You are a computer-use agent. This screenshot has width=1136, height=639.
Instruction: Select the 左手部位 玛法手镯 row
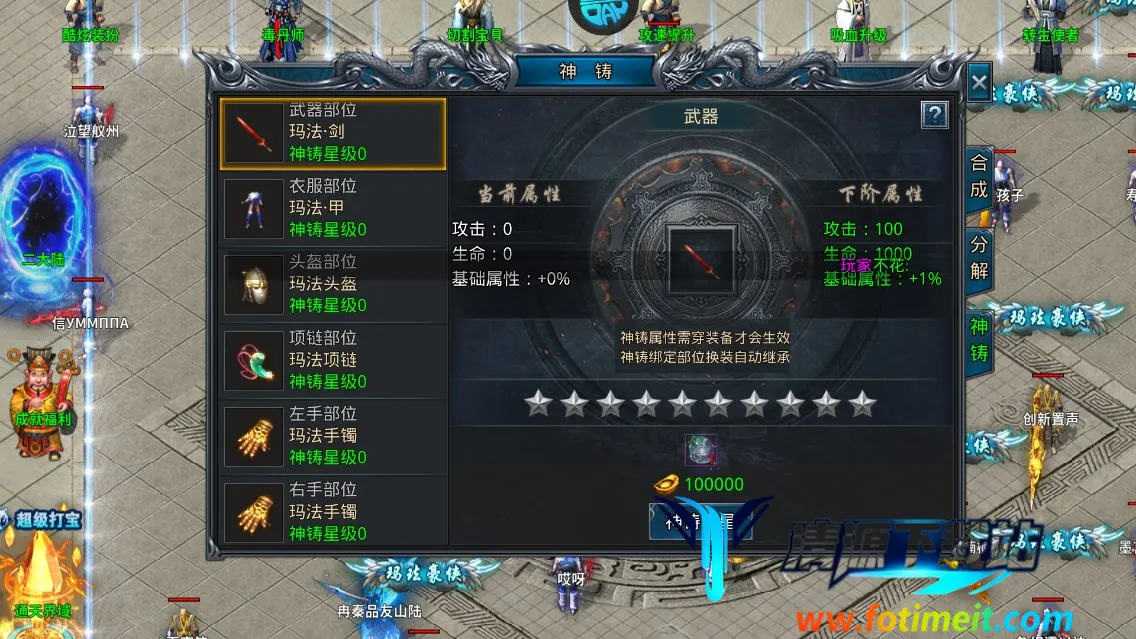tap(332, 437)
